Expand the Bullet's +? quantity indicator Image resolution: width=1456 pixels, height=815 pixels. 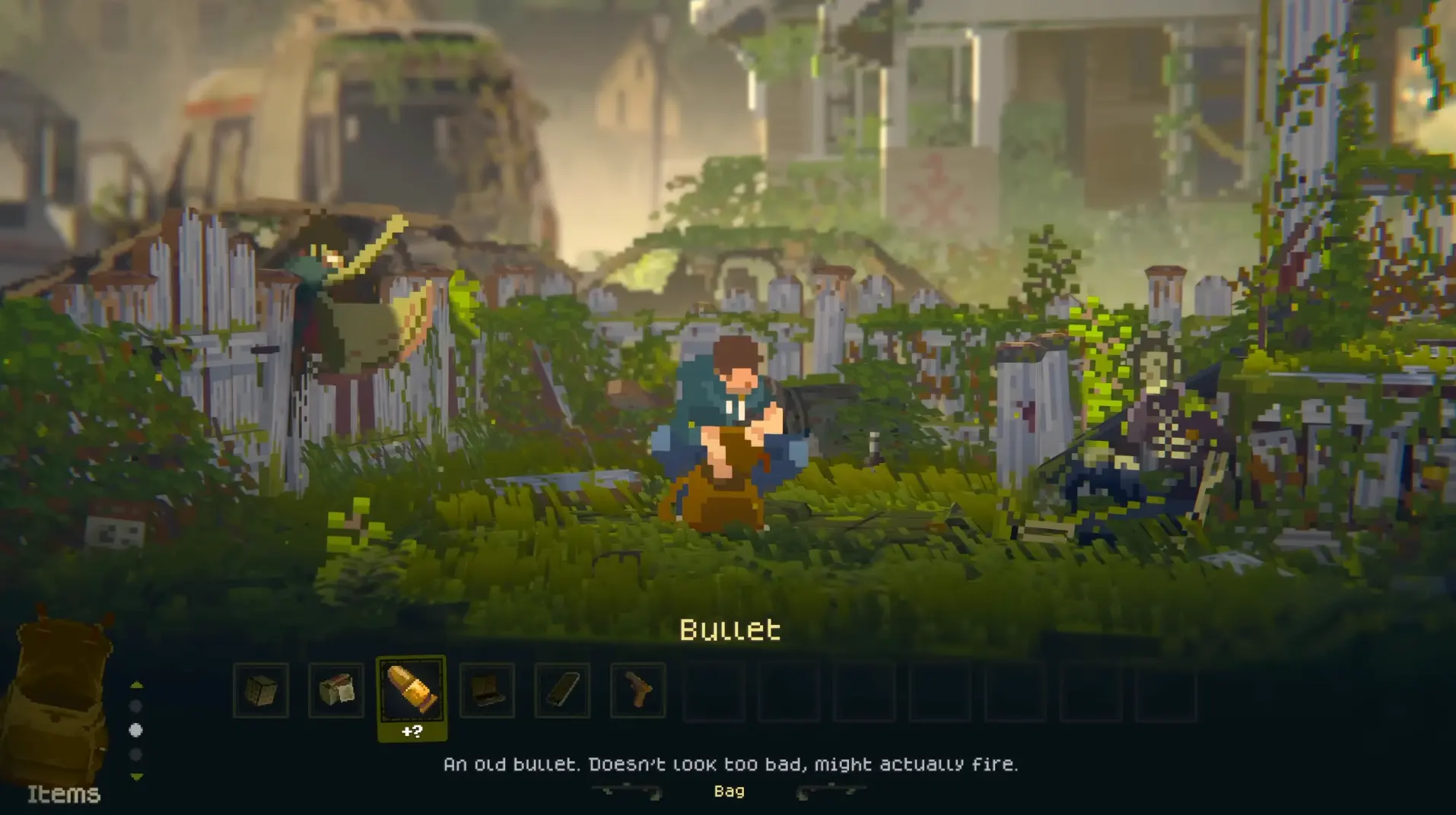coord(412,731)
